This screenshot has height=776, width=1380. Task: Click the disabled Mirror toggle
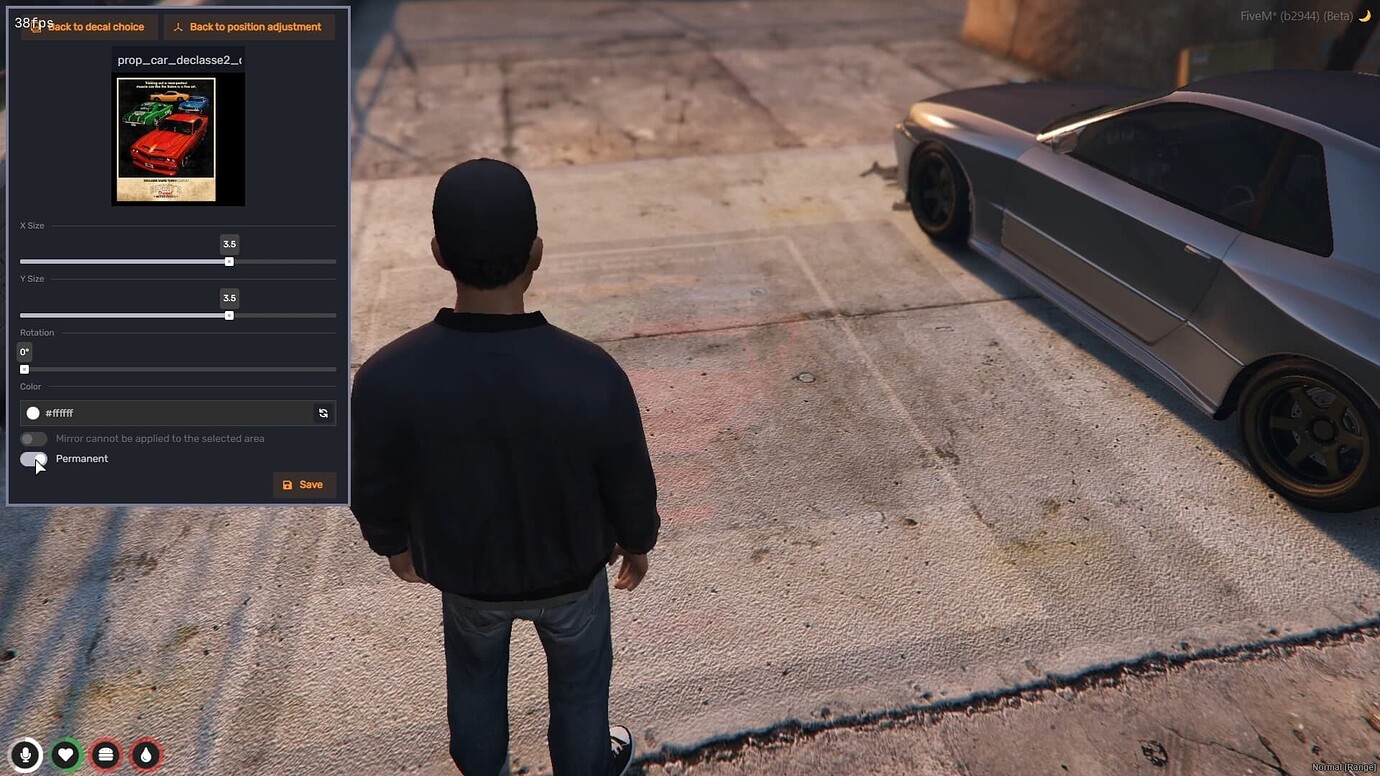click(33, 438)
